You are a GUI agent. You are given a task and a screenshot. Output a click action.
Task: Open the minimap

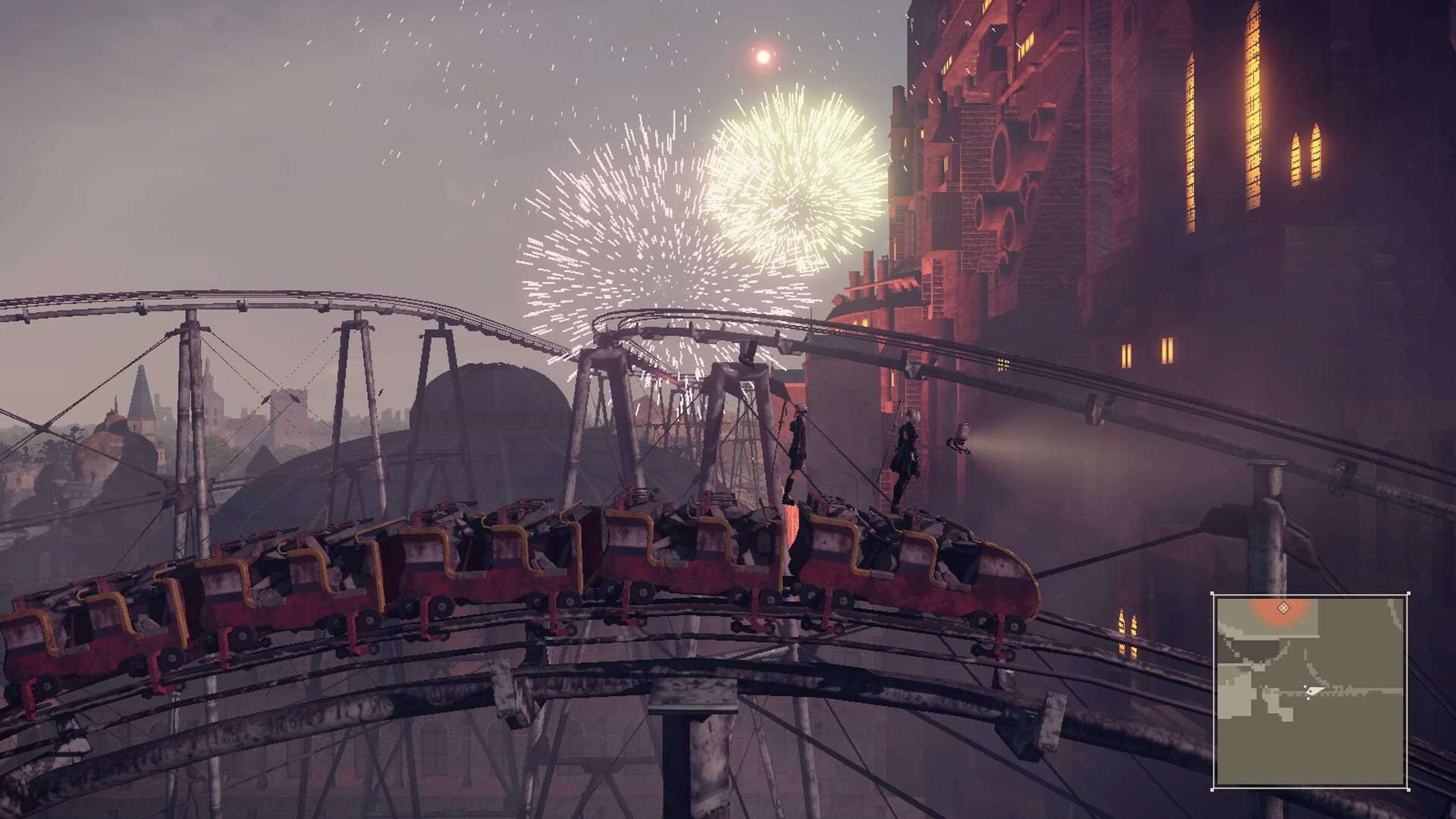[1310, 691]
